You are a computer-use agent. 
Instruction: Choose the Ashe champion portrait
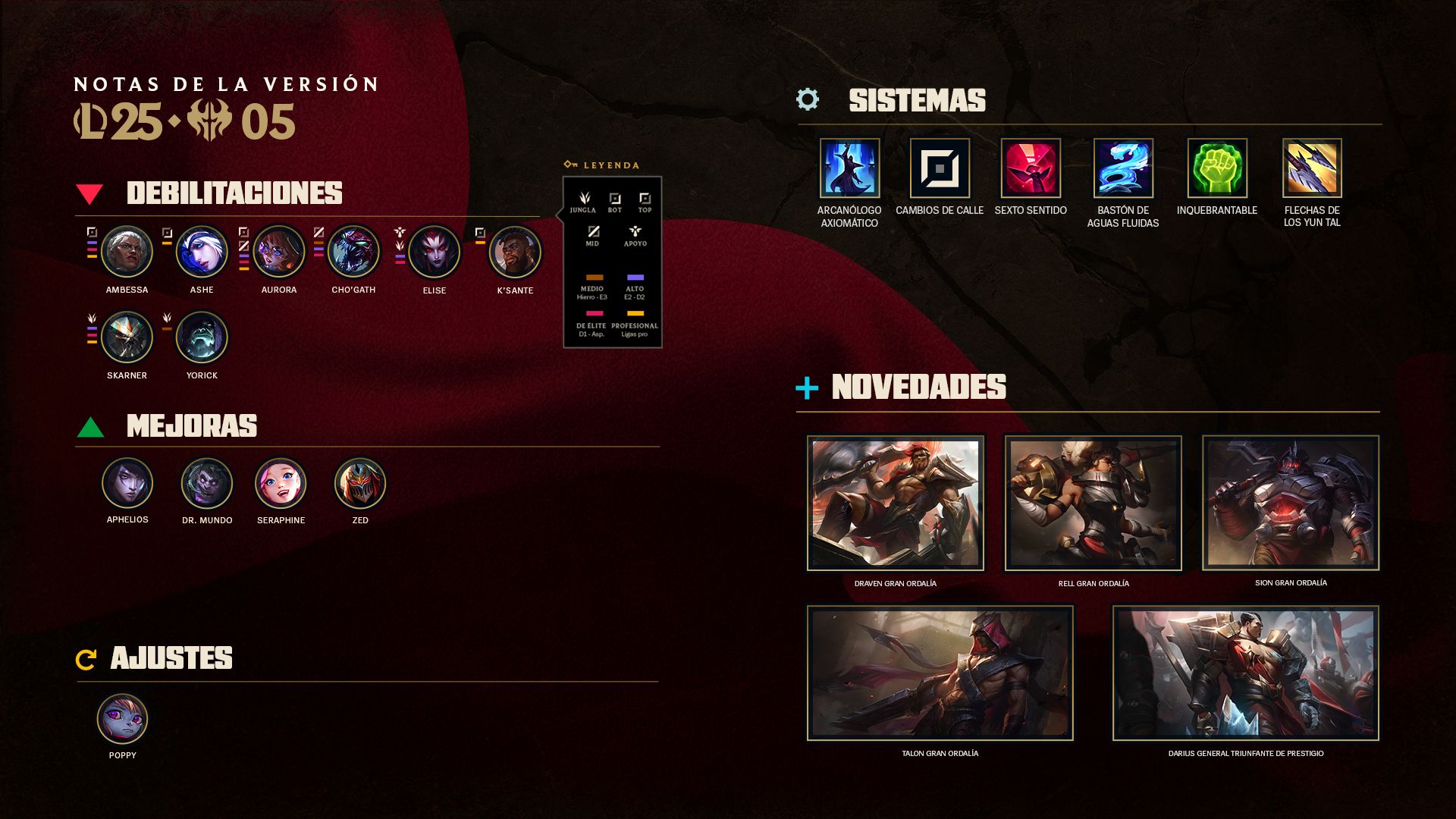(202, 252)
